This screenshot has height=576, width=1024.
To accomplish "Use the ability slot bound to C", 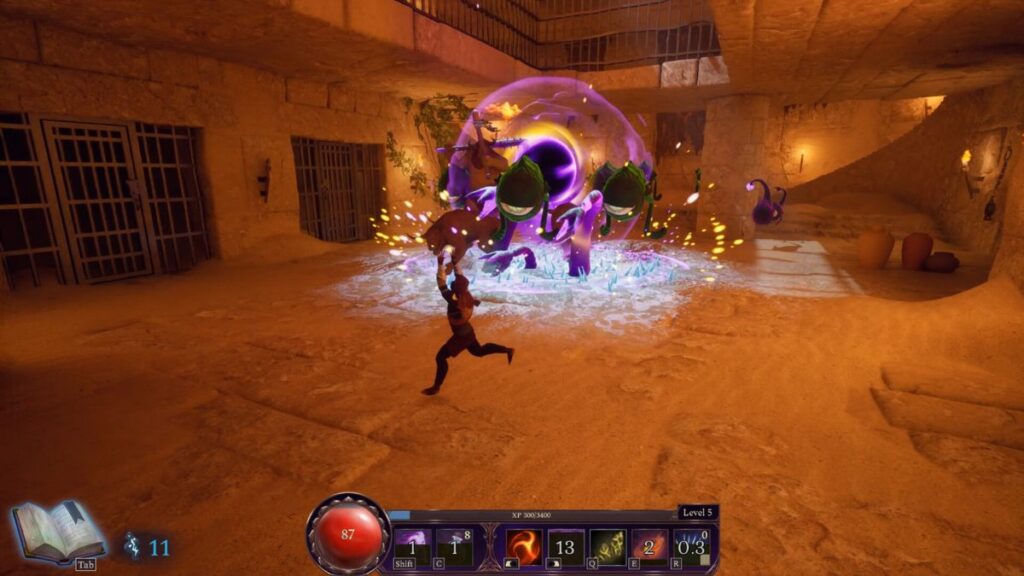I will [454, 547].
